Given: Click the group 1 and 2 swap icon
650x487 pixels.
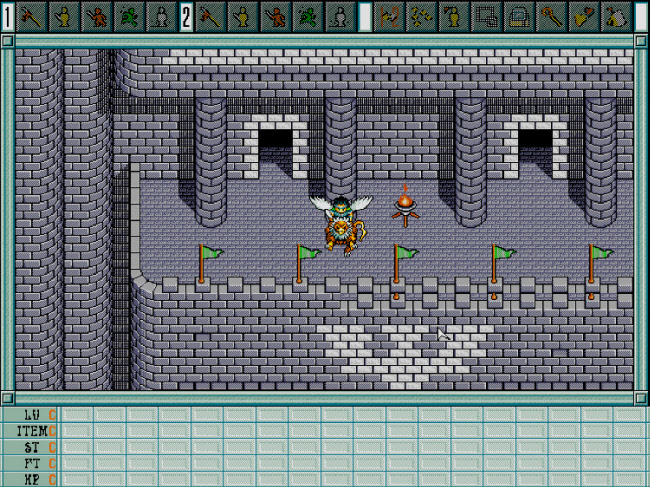Looking at the screenshot, I should point(390,15).
